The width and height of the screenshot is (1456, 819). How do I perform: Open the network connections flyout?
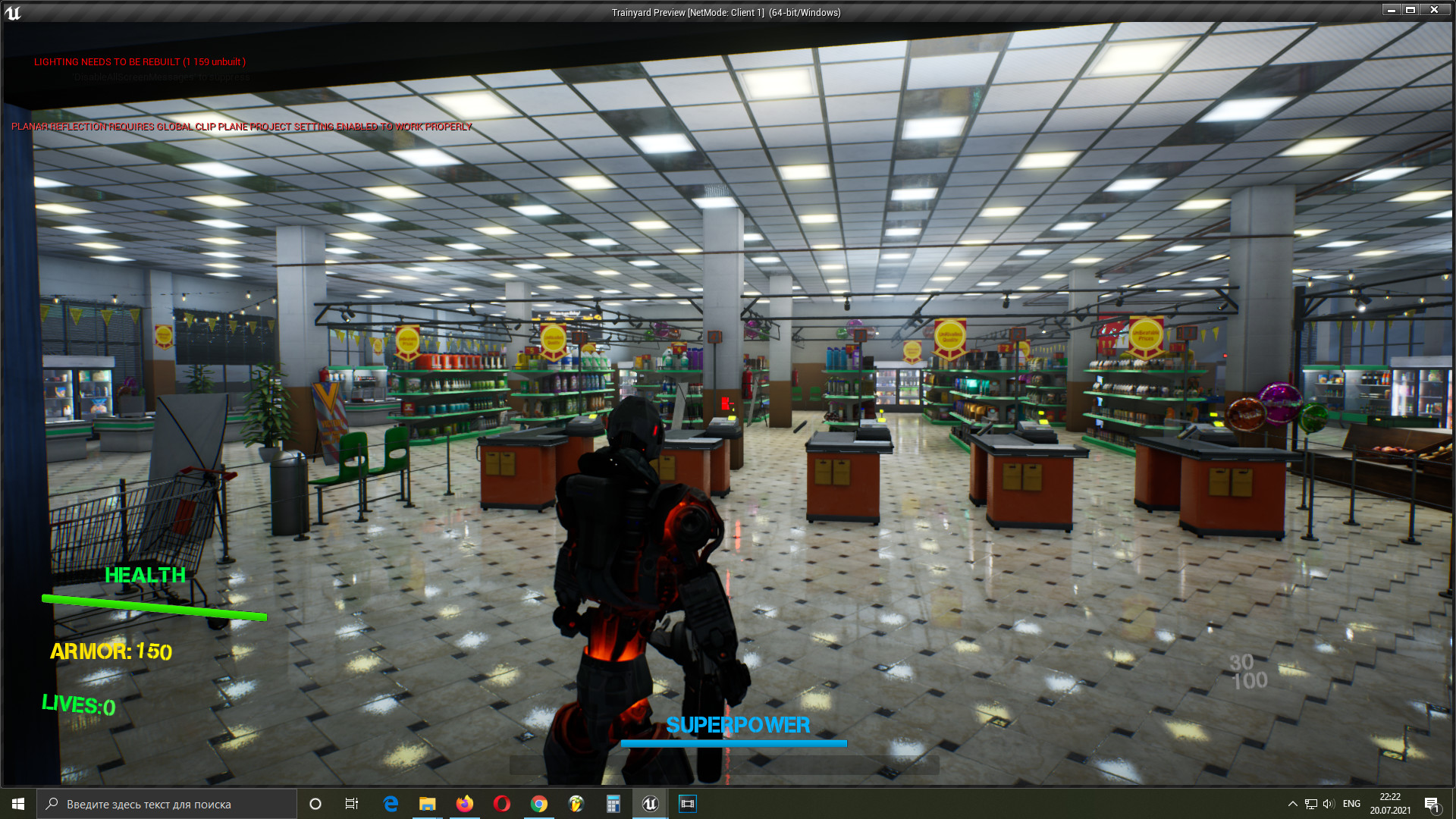pos(1310,804)
